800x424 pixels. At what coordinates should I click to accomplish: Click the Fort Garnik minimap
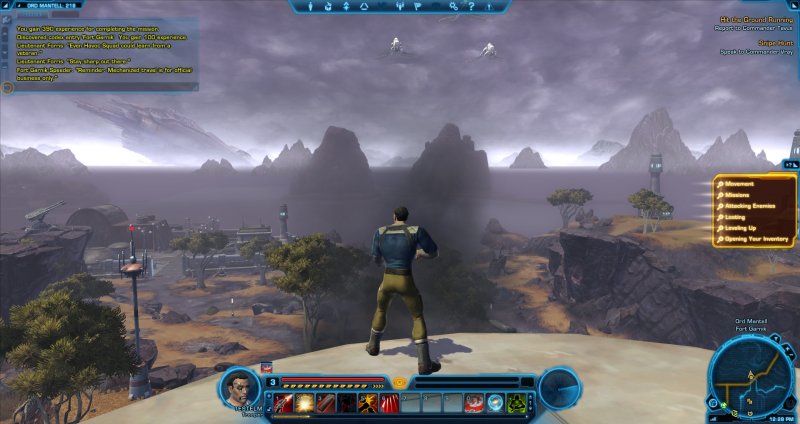(x=752, y=376)
